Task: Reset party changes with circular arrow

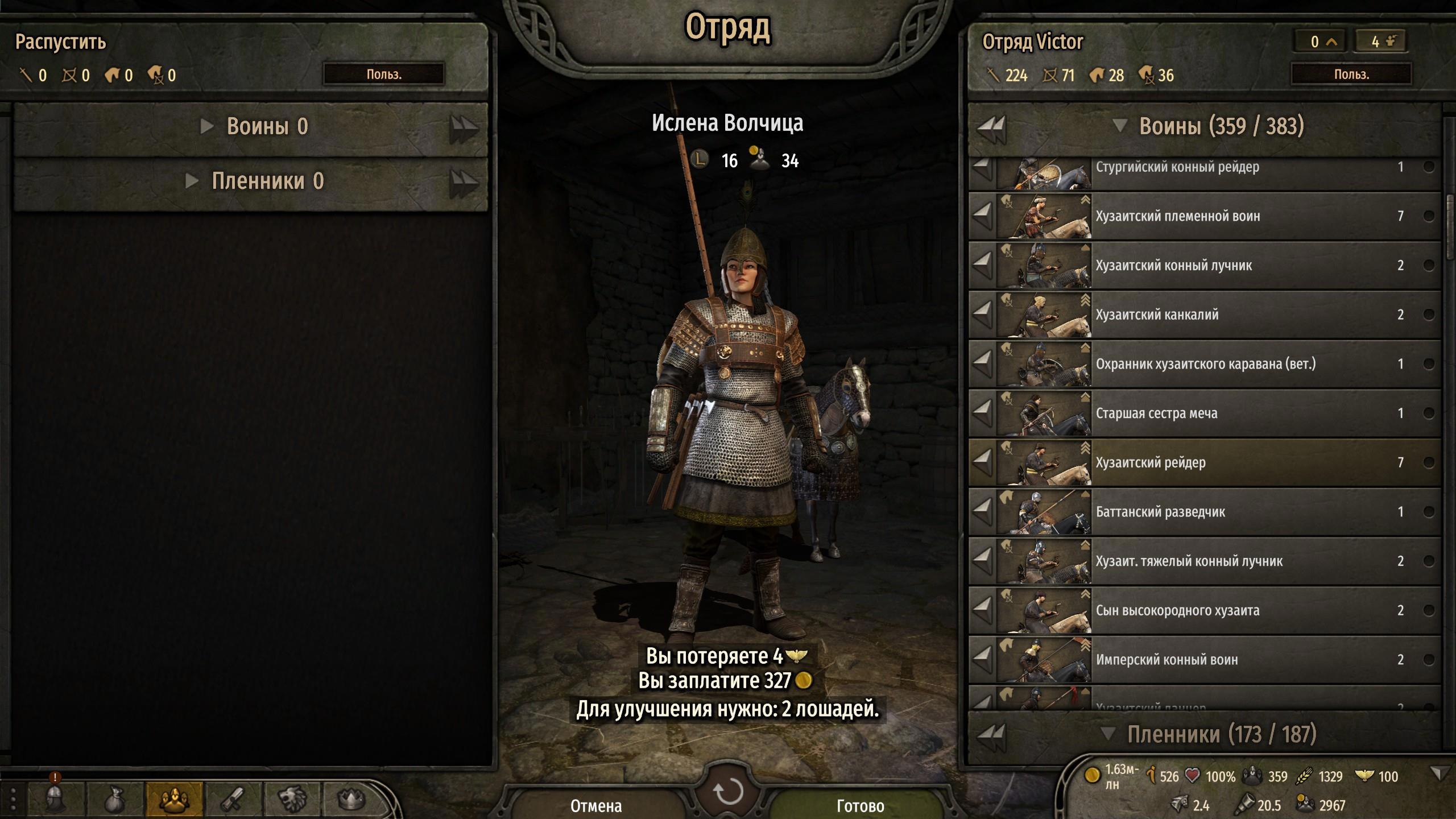Action: point(728,791)
